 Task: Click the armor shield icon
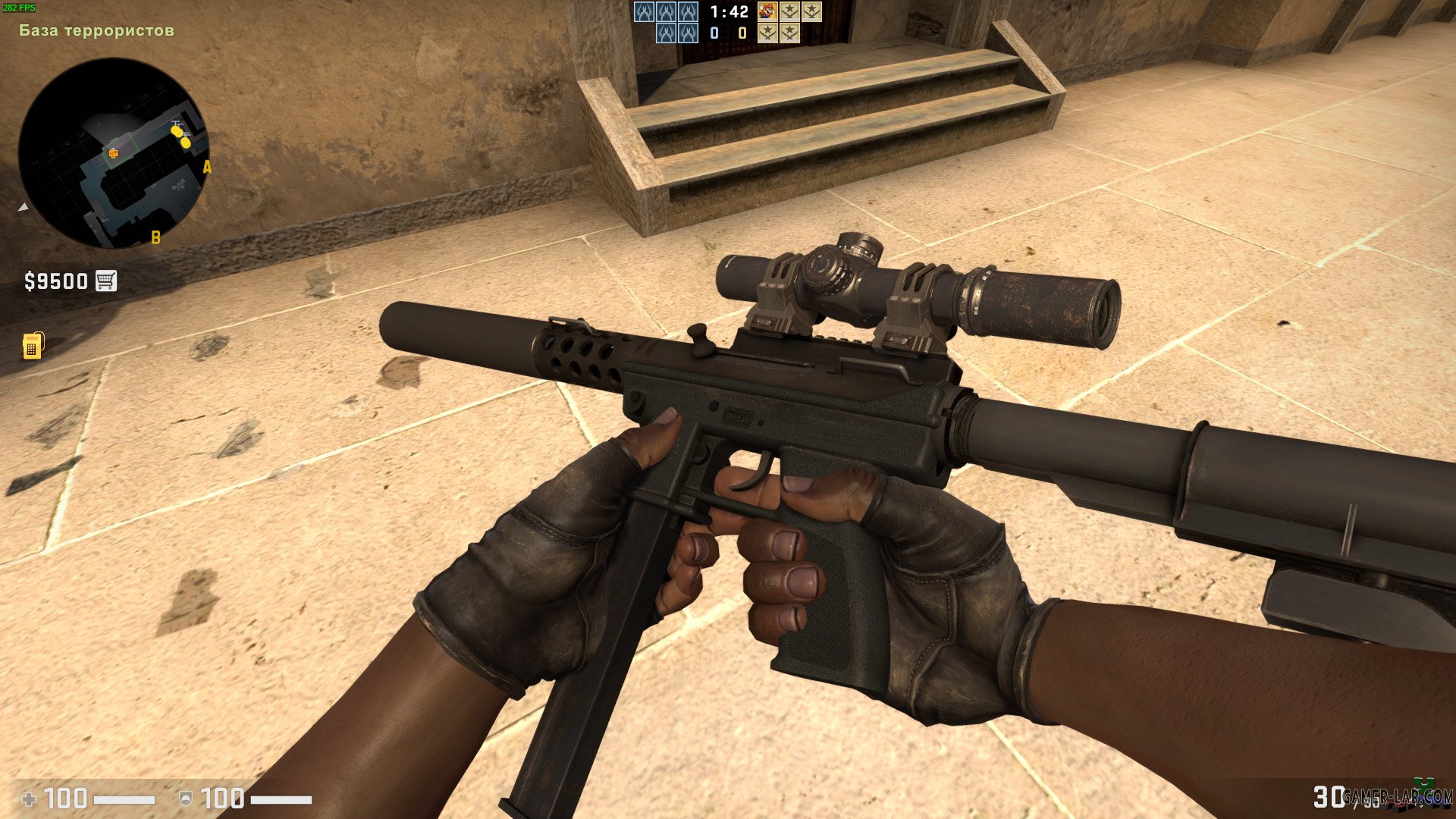[186, 798]
